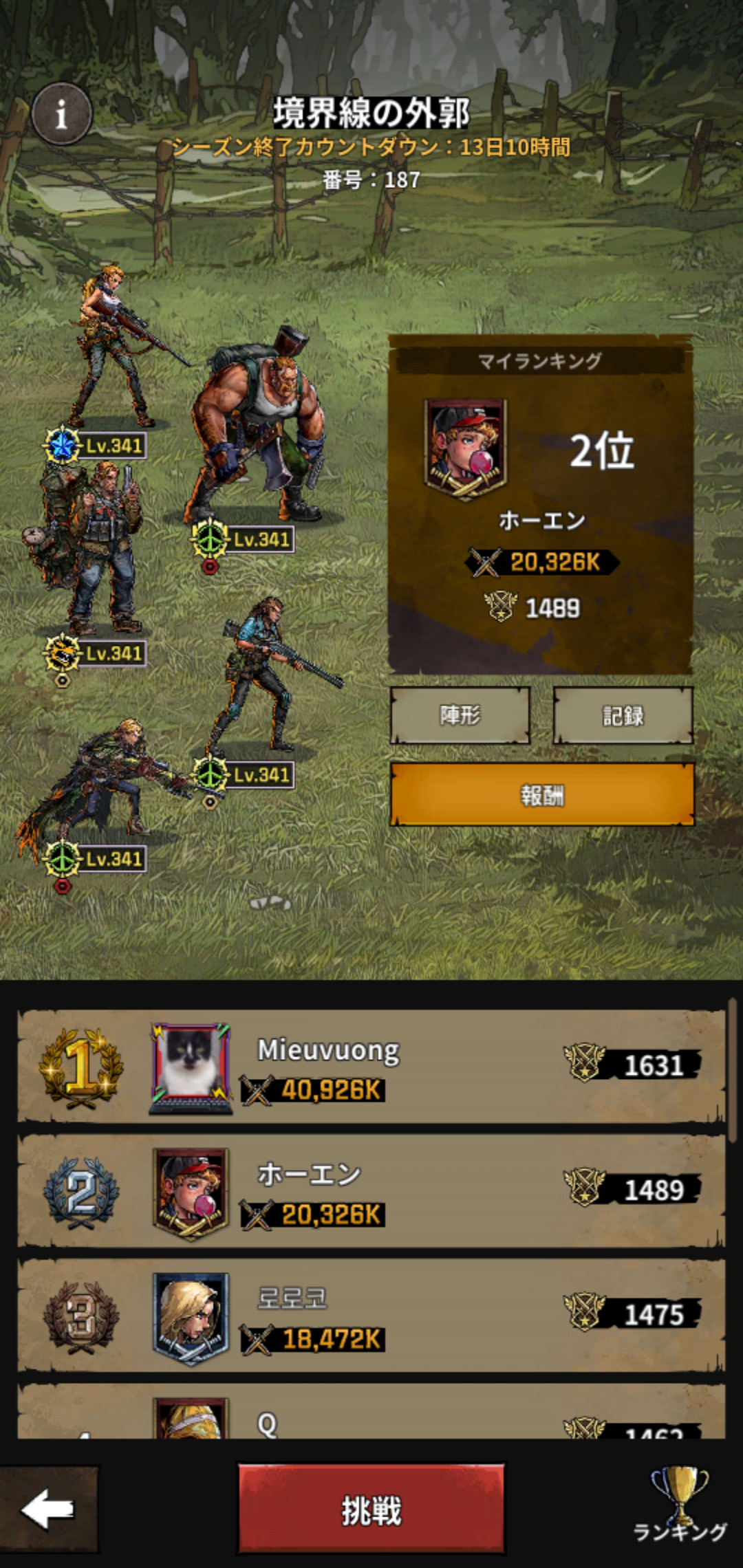
Task: Click the blonde woman avatar in rank three
Action: pos(191,1317)
